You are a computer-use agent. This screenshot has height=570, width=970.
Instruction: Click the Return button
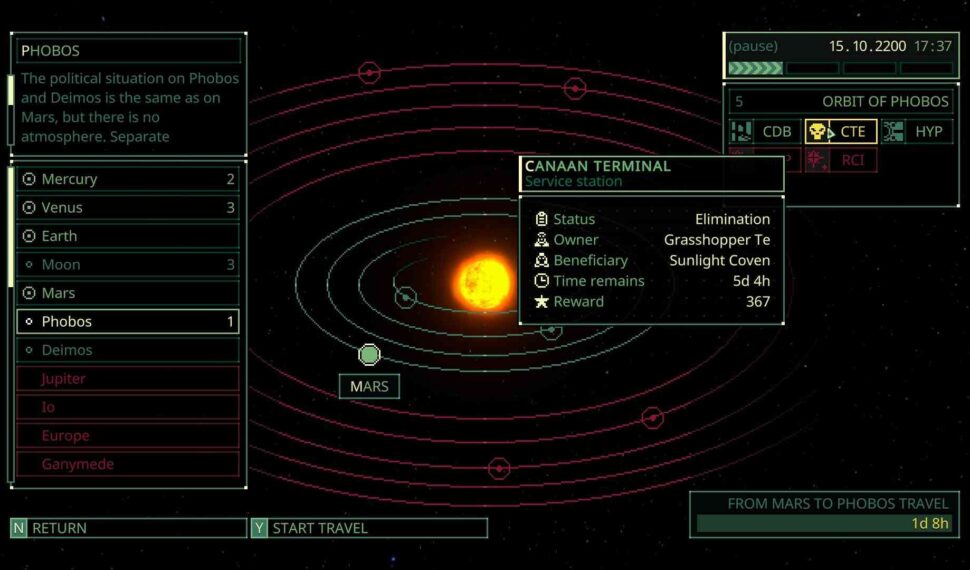click(128, 528)
